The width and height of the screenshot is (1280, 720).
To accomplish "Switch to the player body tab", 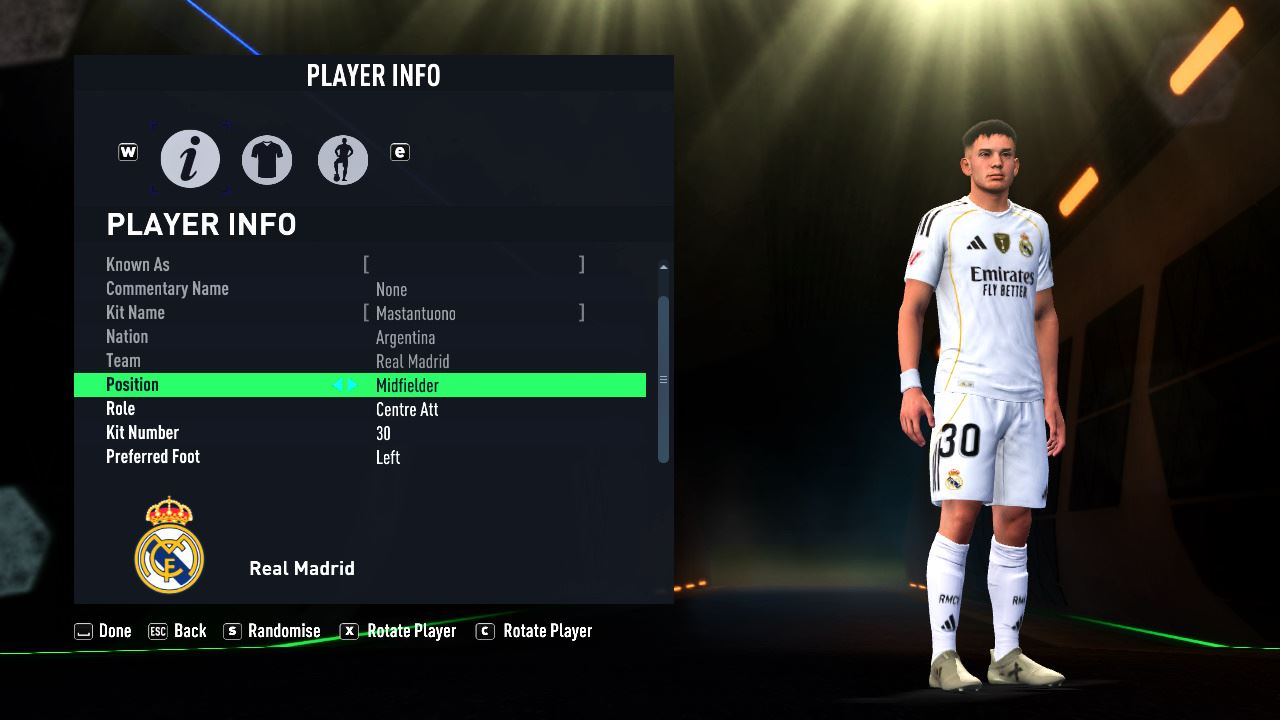I will coord(343,160).
